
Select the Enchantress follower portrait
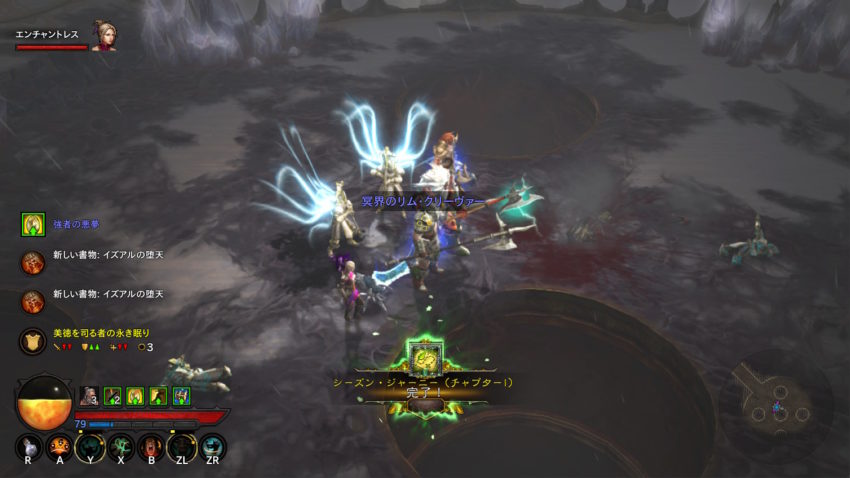pyautogui.click(x=103, y=36)
